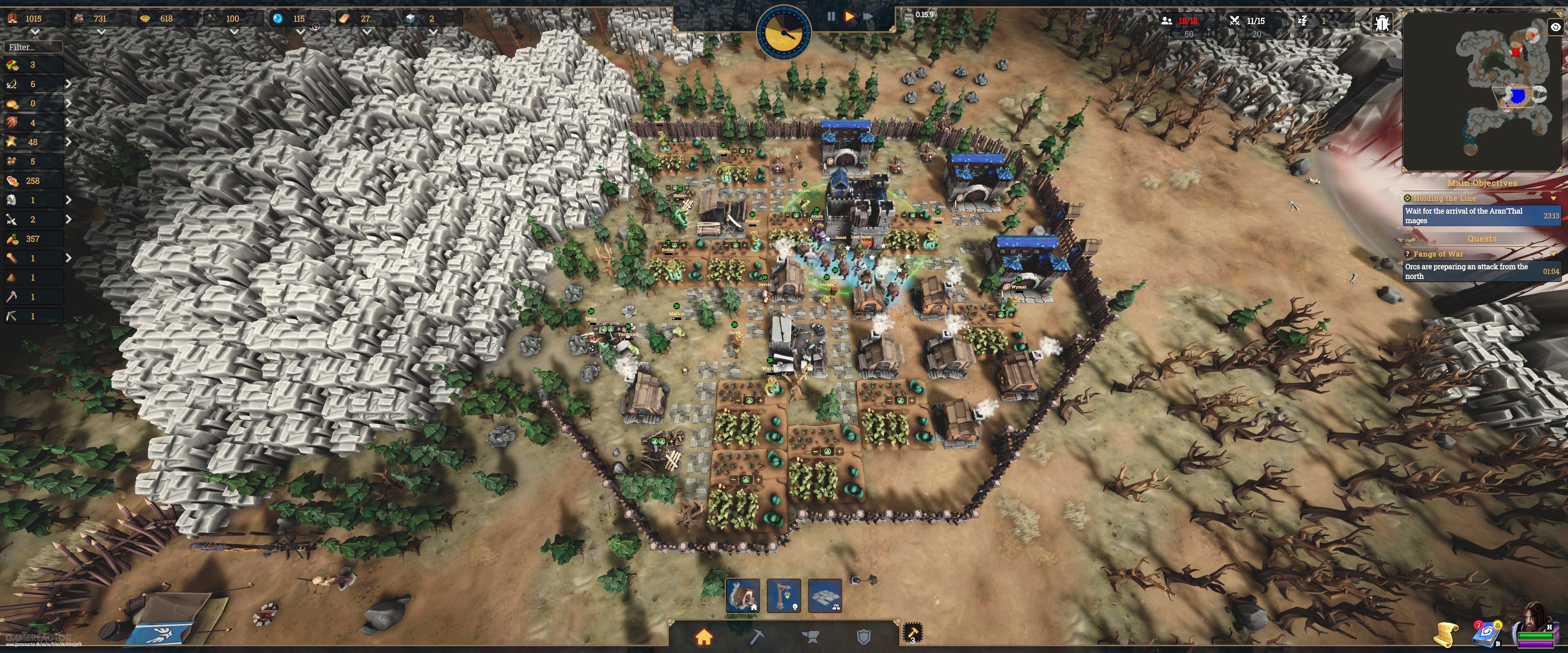1568x653 pixels.
Task: Open the anvil crafting category
Action: (x=811, y=637)
